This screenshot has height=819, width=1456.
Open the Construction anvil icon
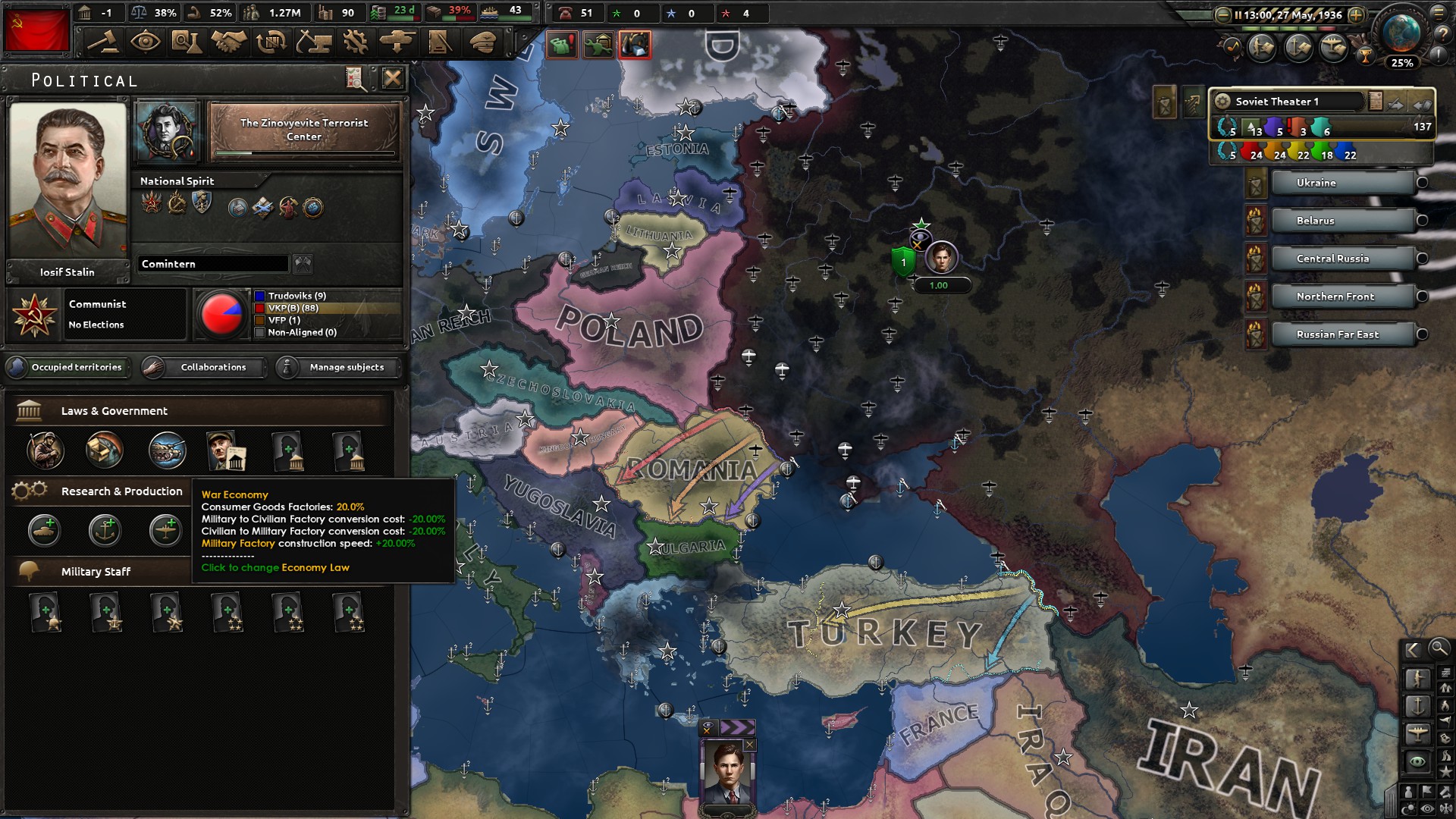click(313, 43)
